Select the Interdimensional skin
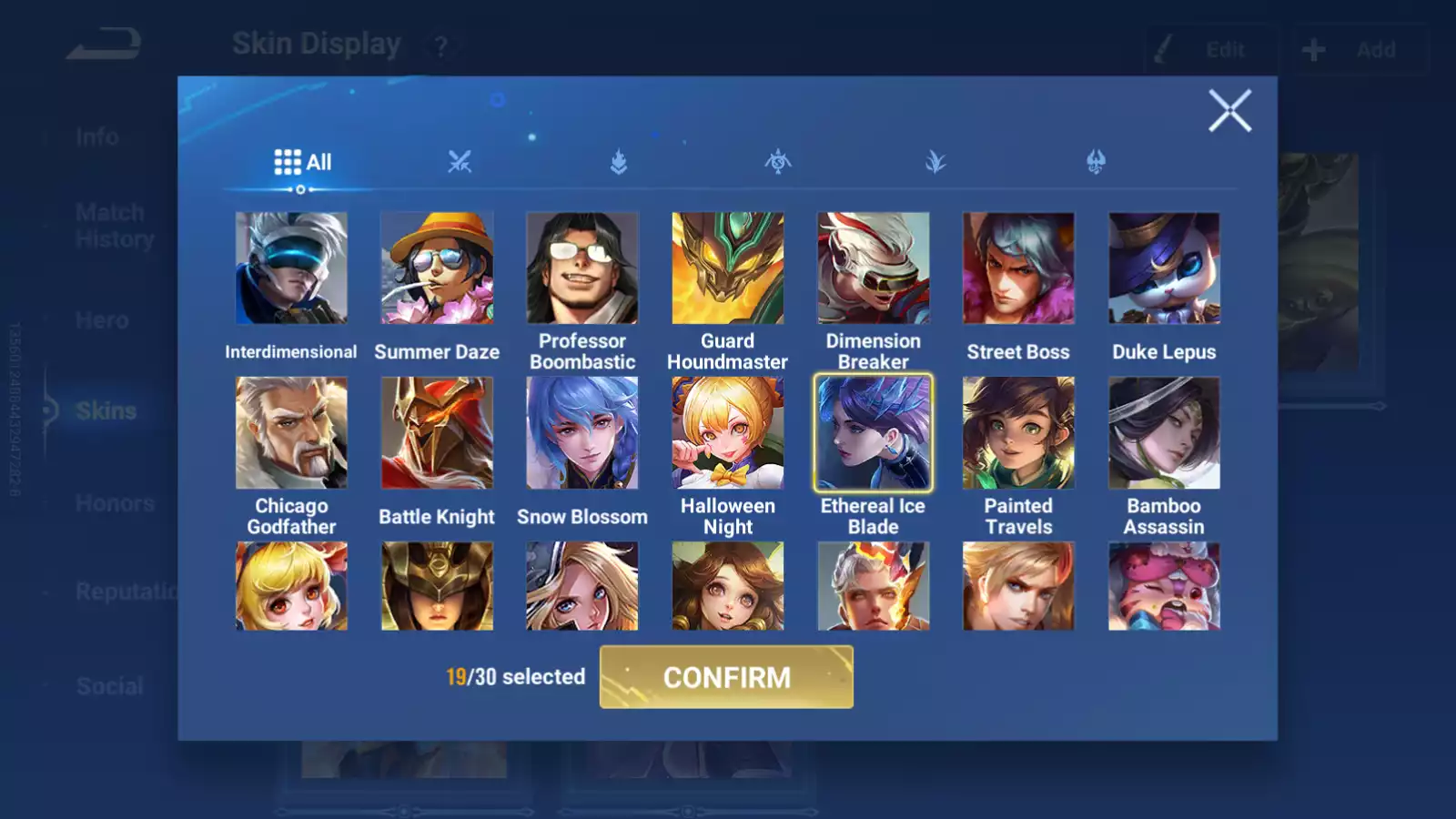Screen dimensions: 1456x819 [291, 268]
